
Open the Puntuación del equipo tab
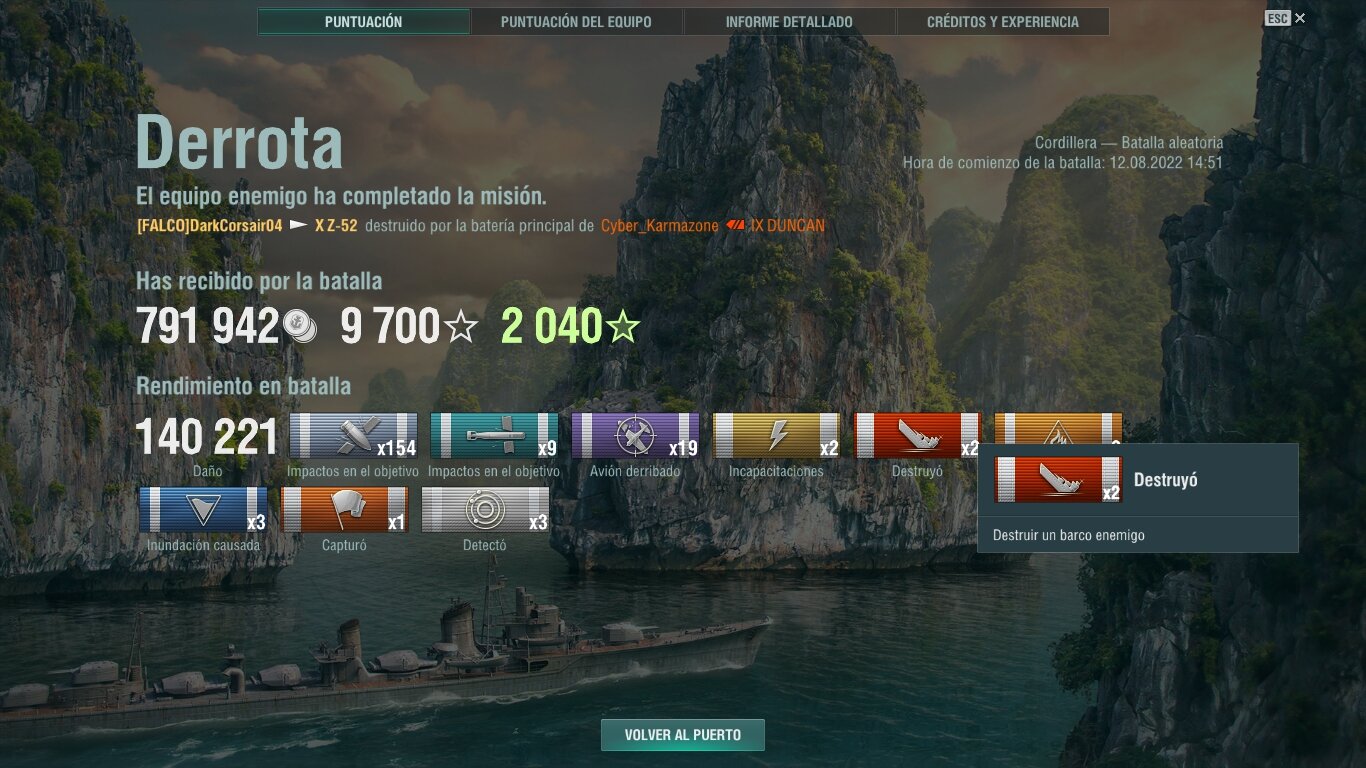coord(576,22)
